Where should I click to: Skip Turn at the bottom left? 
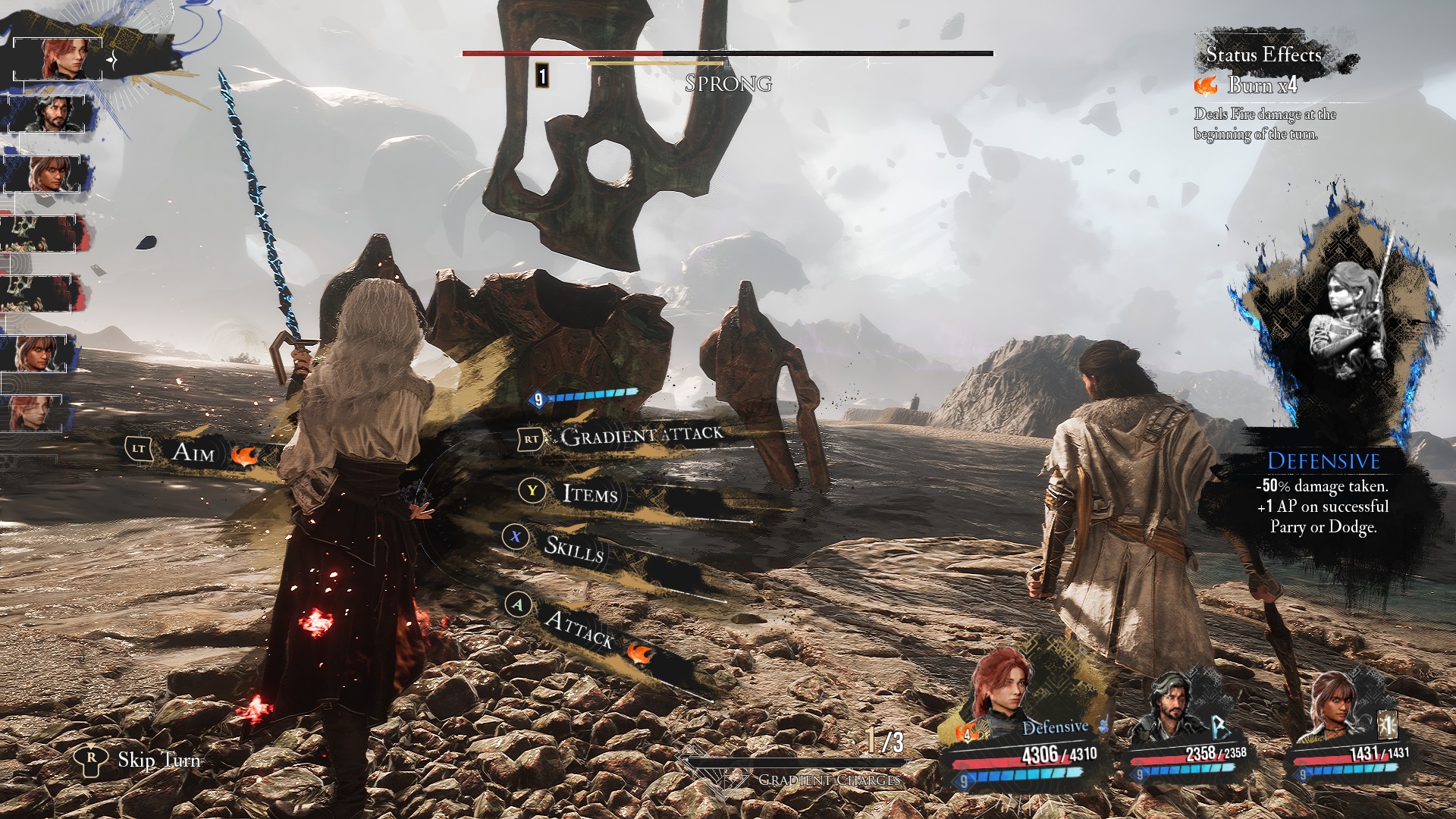tap(158, 760)
